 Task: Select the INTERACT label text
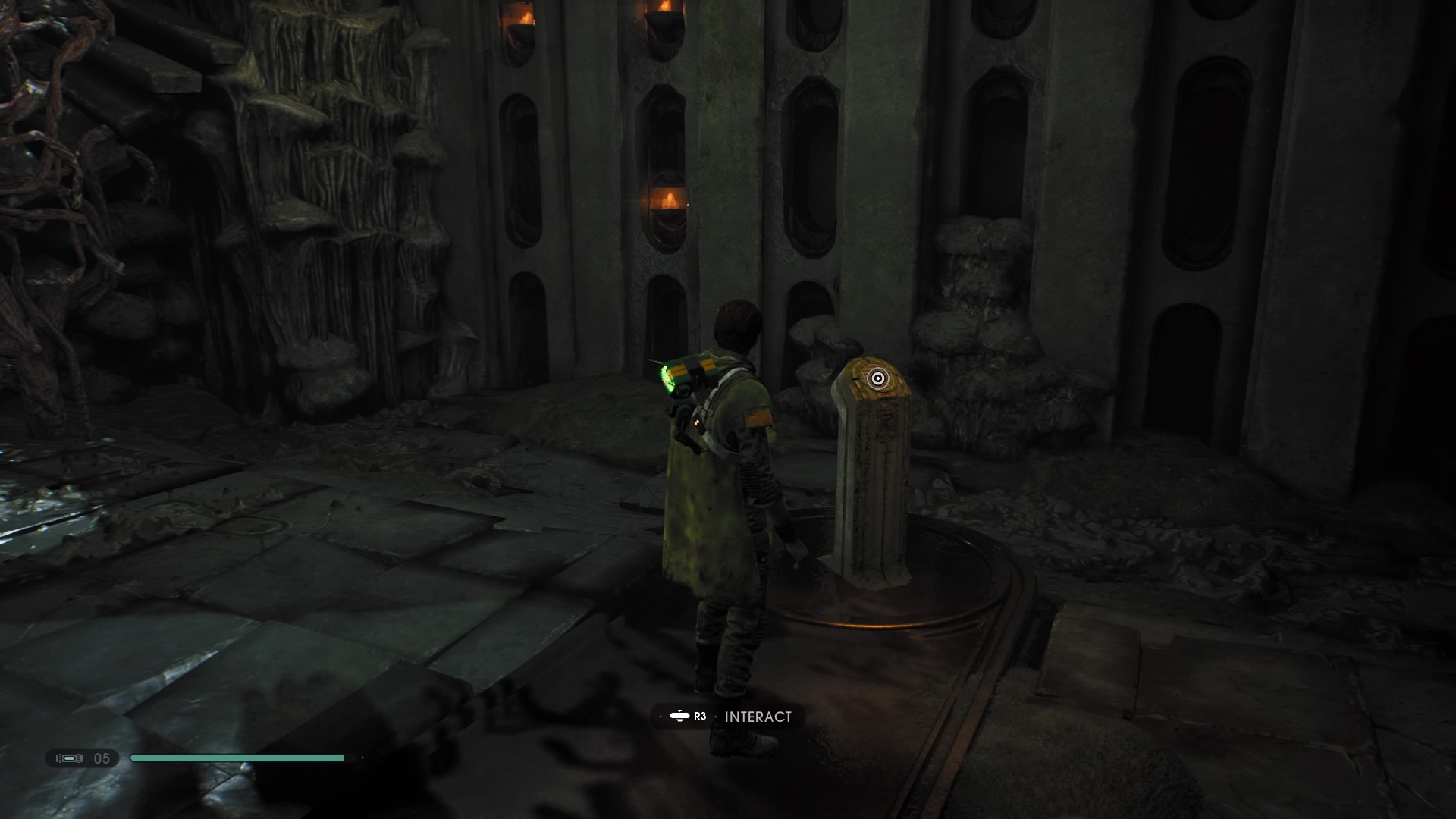[x=758, y=716]
